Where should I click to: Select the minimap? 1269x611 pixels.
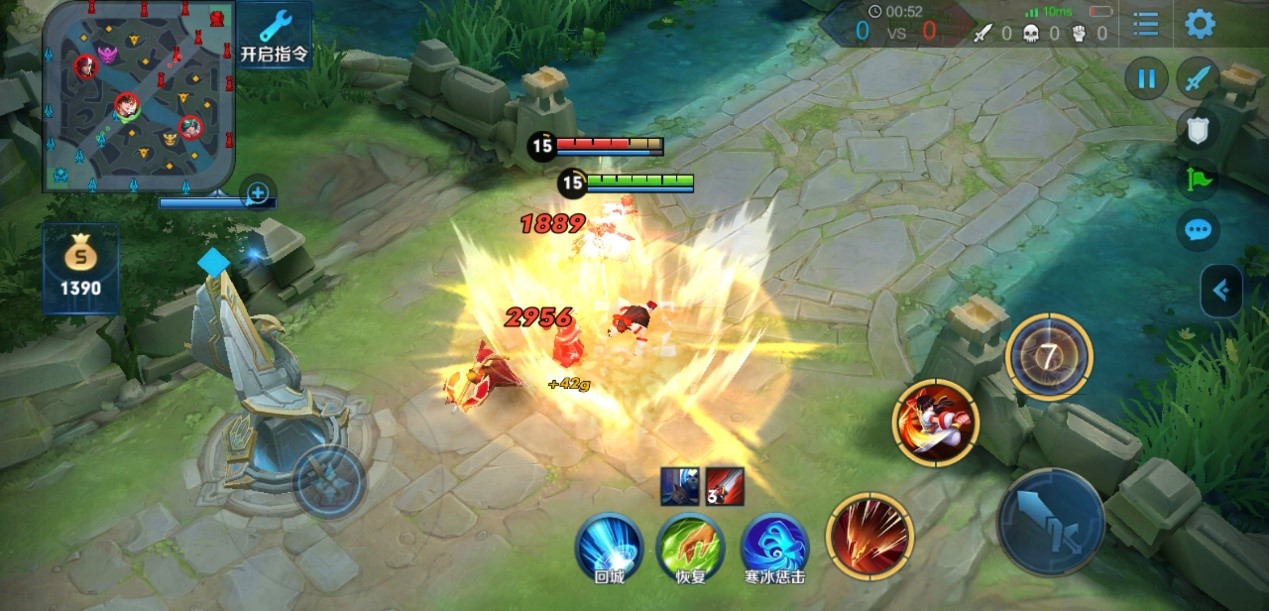click(139, 96)
